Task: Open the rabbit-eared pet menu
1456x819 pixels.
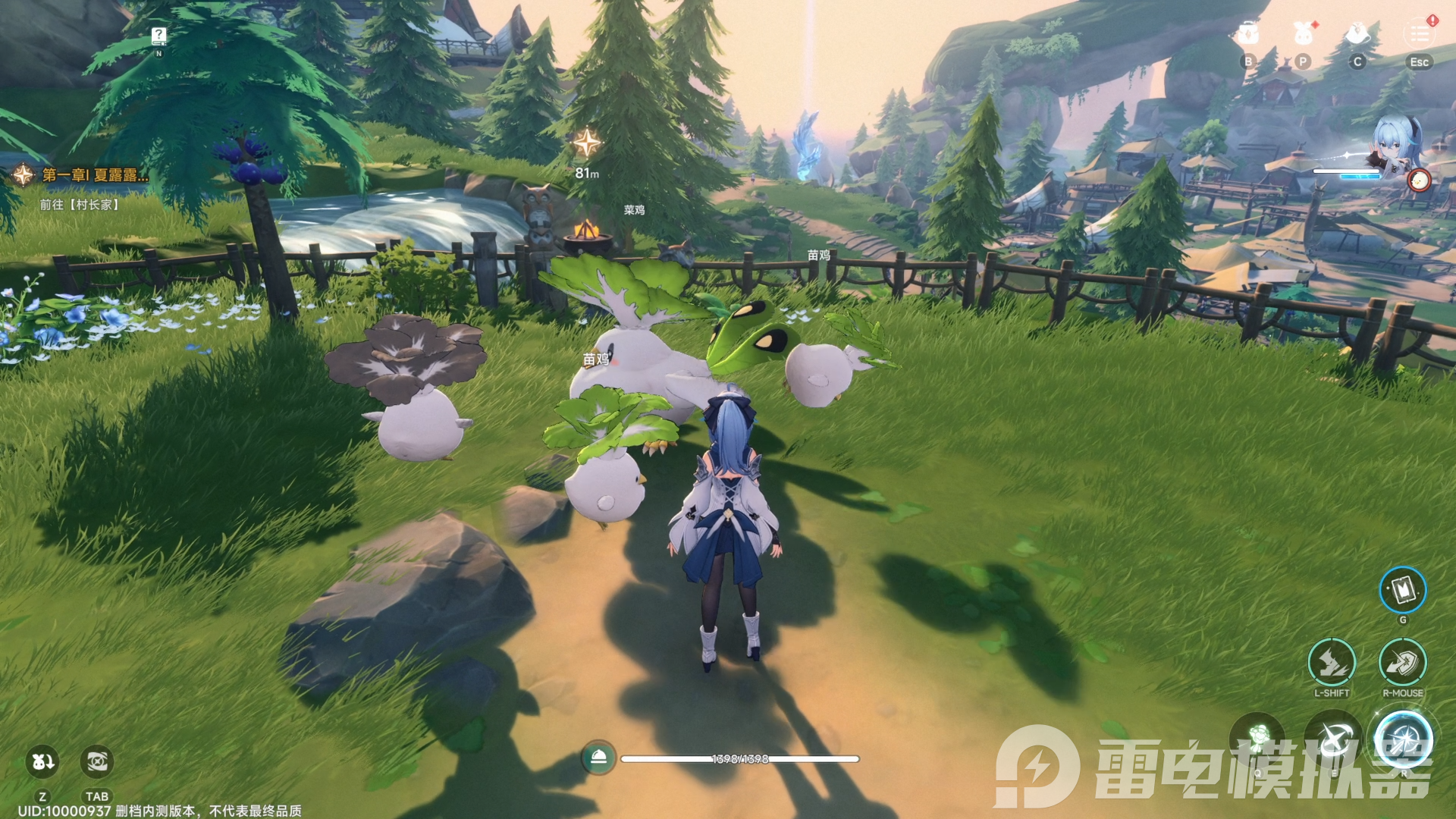Action: coord(1303,34)
